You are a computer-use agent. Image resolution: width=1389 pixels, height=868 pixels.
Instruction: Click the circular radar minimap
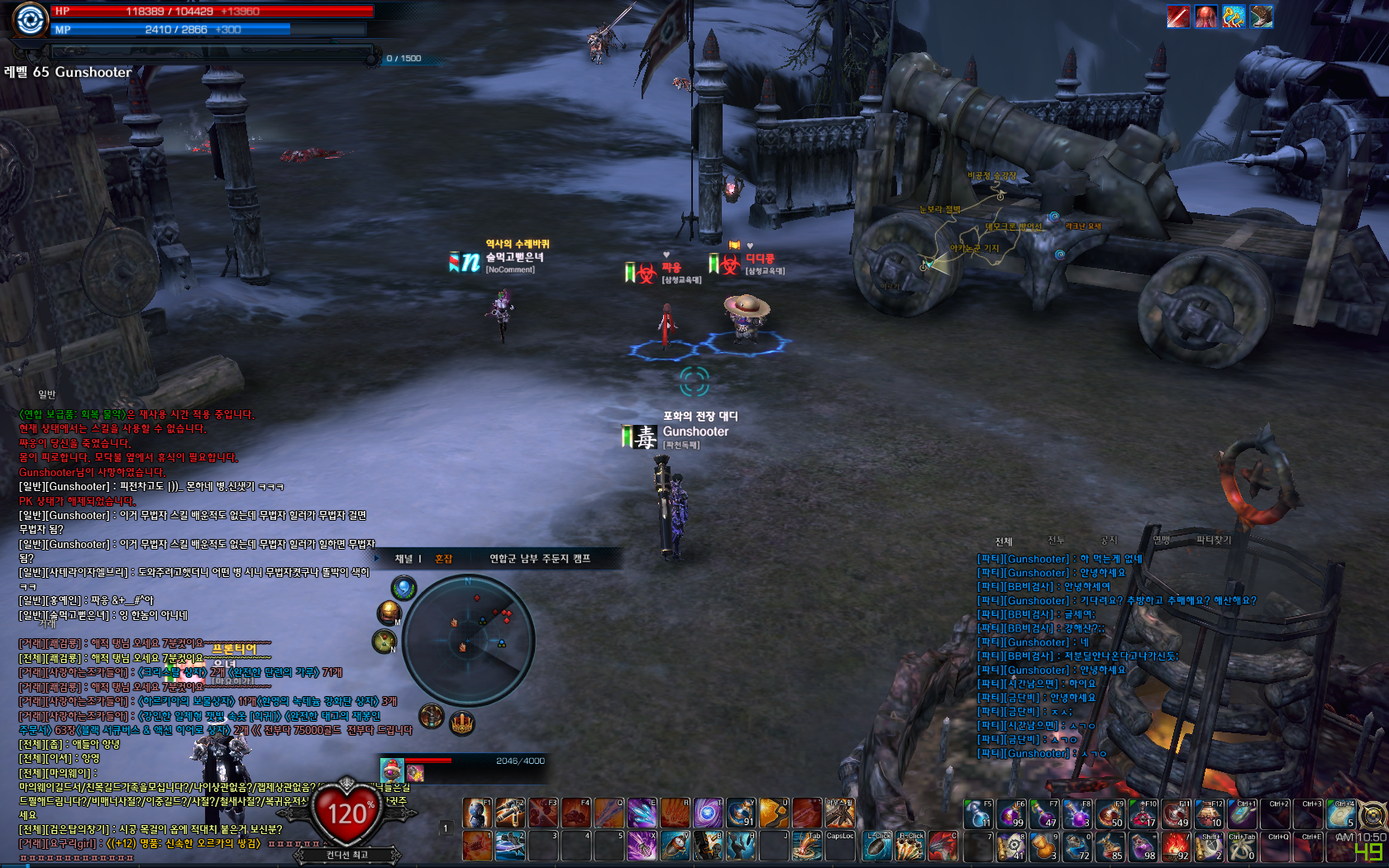coord(469,640)
